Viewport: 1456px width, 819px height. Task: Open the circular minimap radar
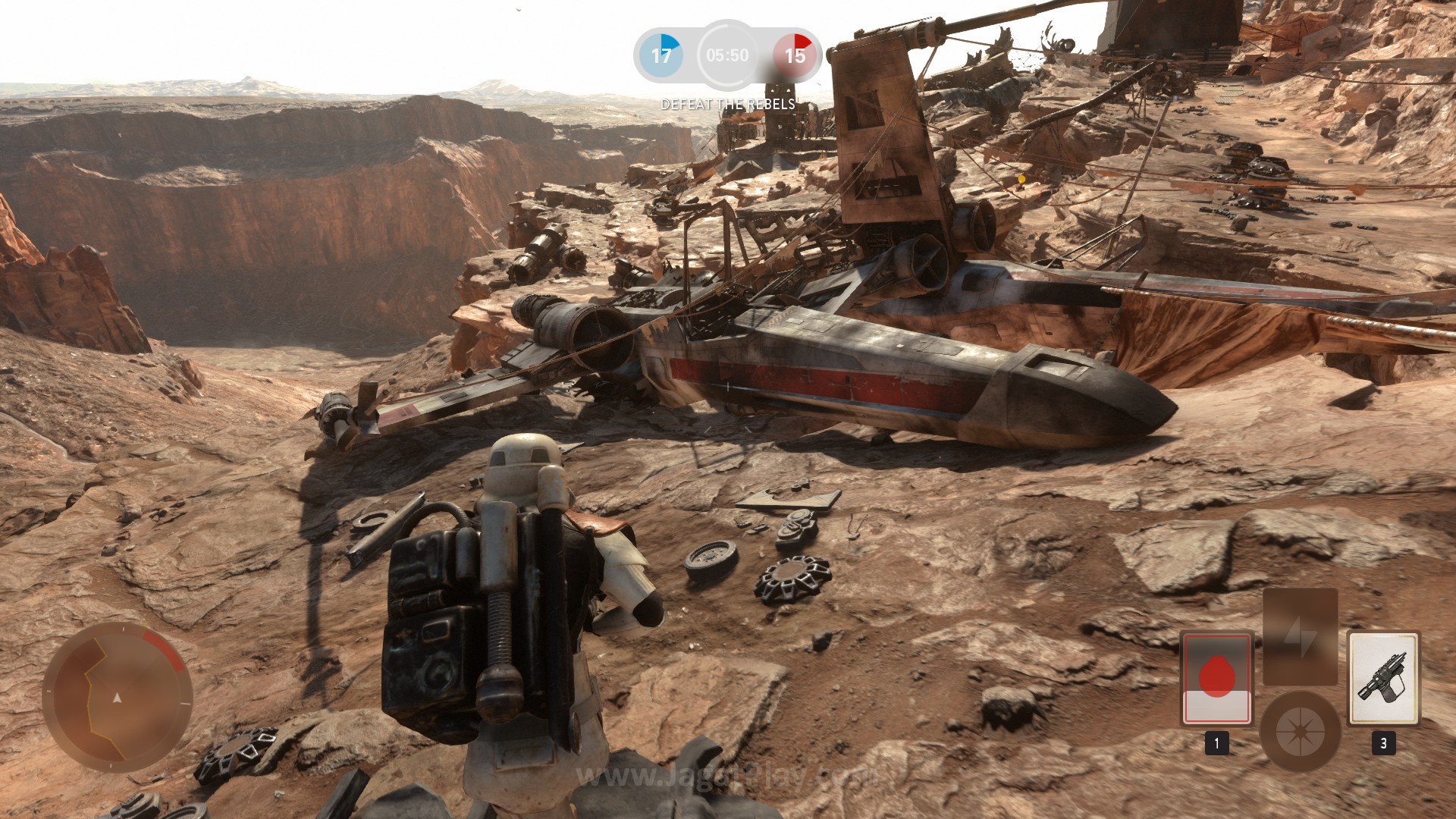tap(117, 698)
